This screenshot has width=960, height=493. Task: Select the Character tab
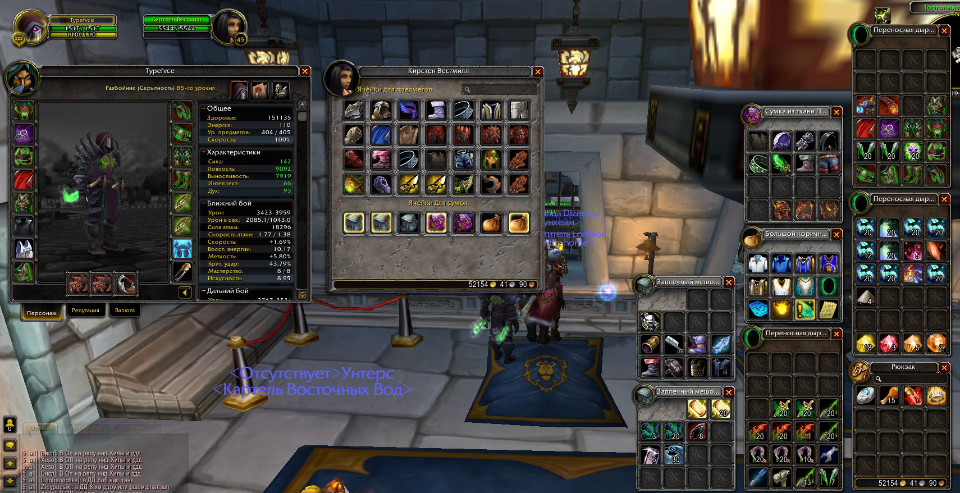(x=40, y=311)
